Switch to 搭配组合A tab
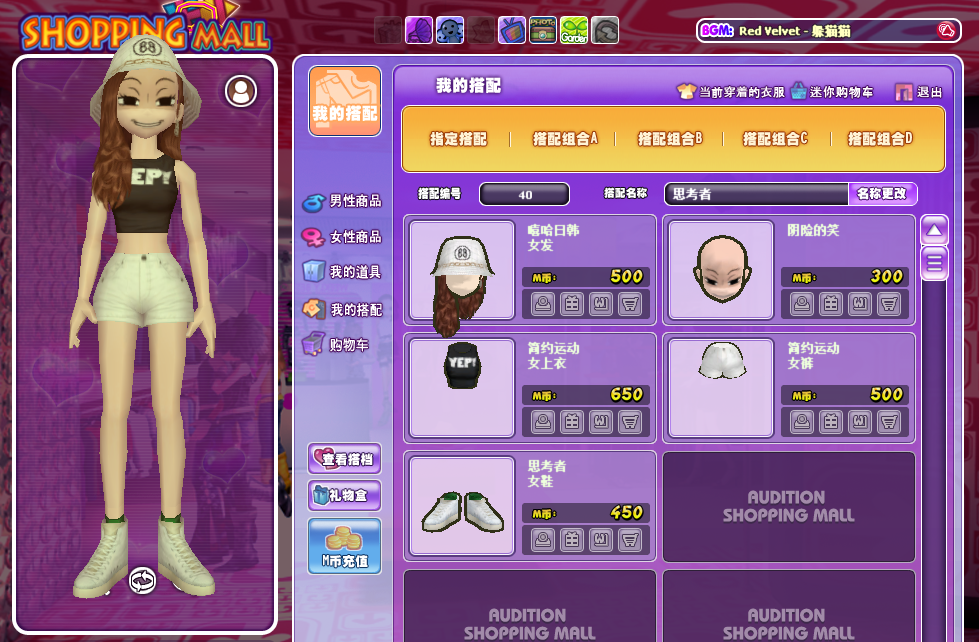Image resolution: width=979 pixels, height=642 pixels. (x=565, y=139)
